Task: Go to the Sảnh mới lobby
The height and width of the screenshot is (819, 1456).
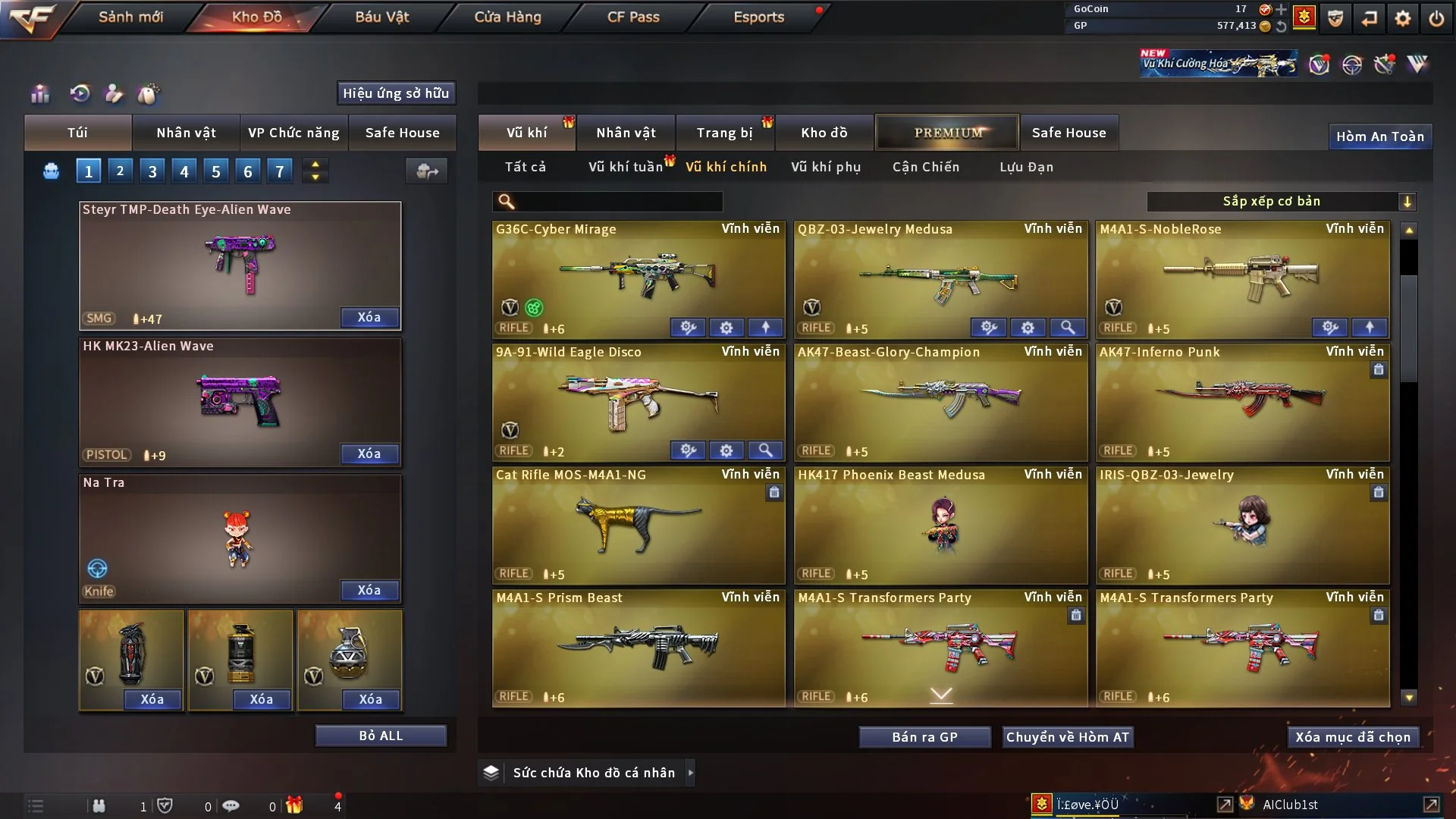Action: (x=130, y=17)
